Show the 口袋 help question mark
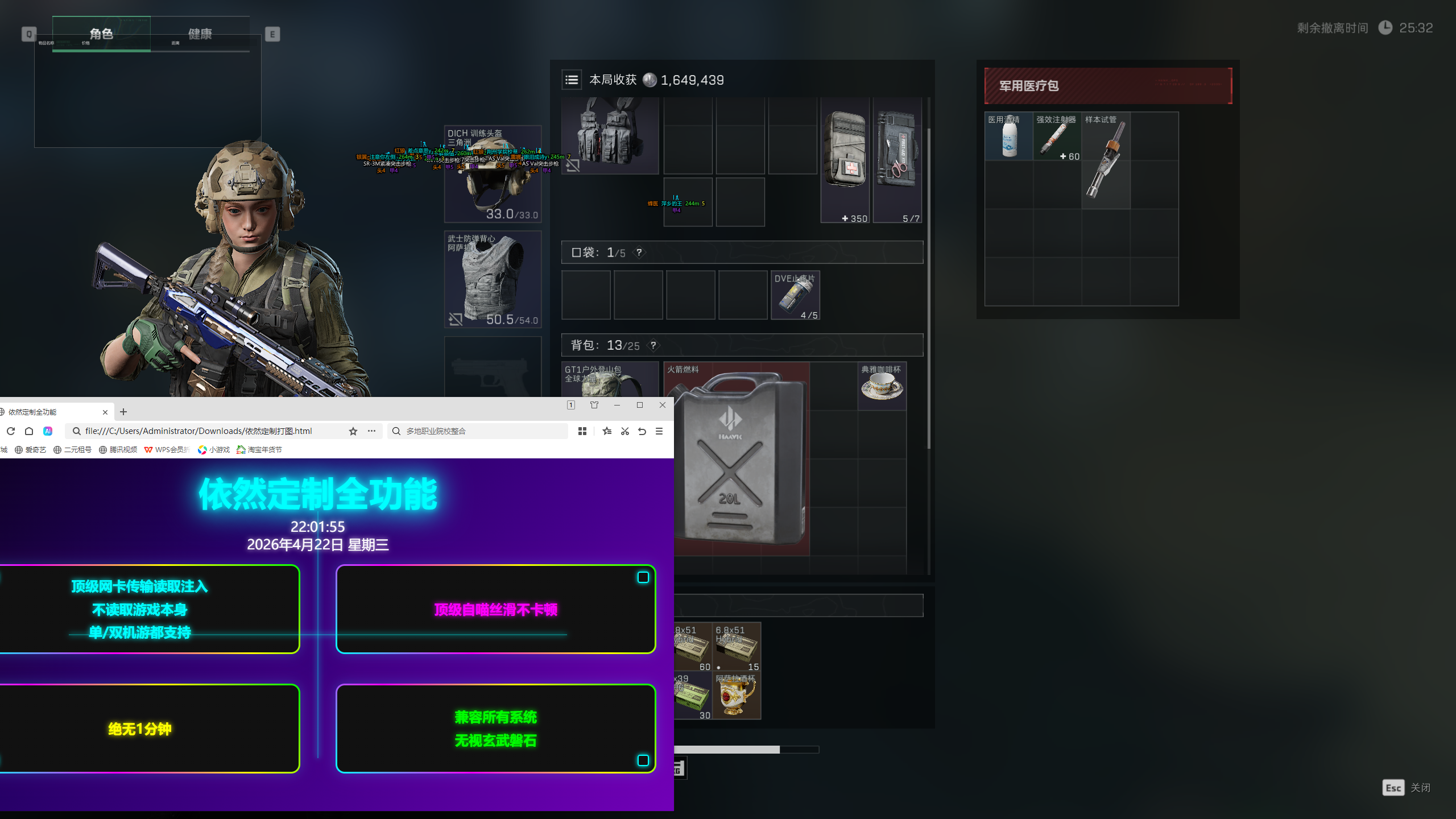The width and height of the screenshot is (1456, 819). point(639,253)
